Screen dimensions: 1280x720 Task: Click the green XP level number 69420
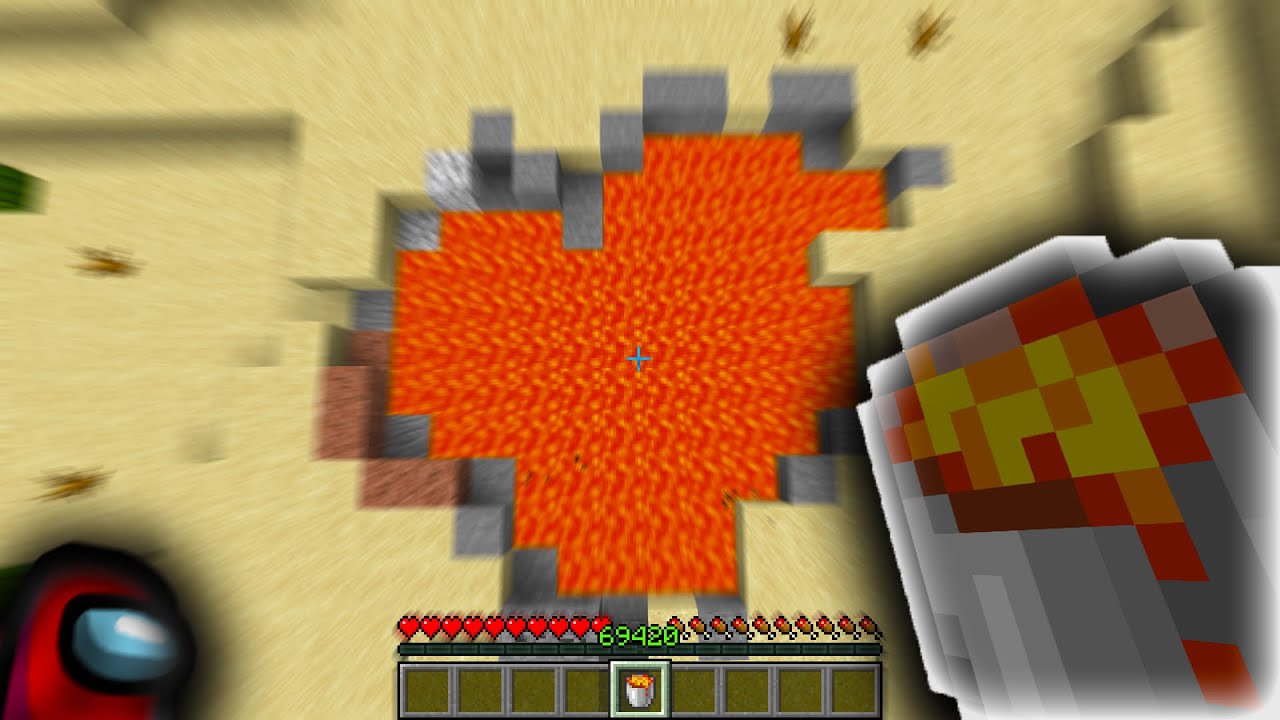coord(640,634)
